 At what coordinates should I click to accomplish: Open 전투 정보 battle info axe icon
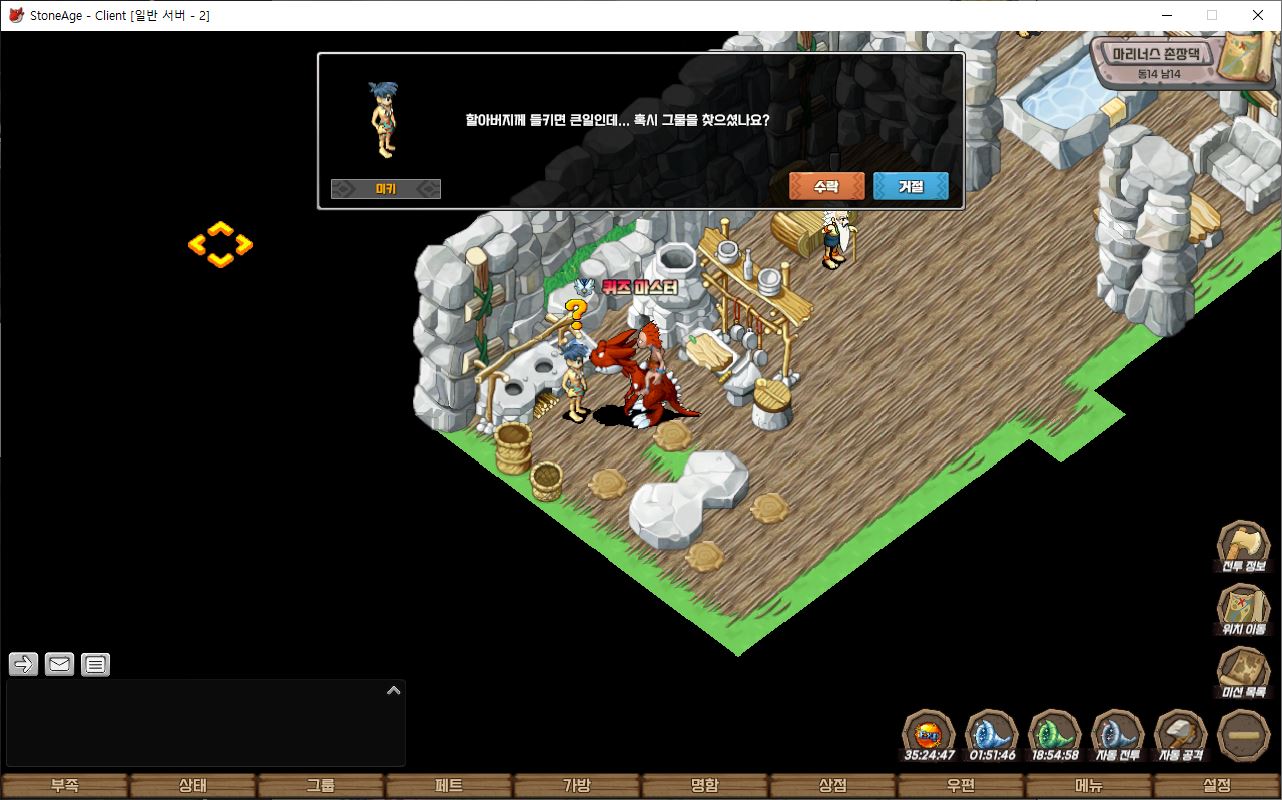[x=1243, y=546]
